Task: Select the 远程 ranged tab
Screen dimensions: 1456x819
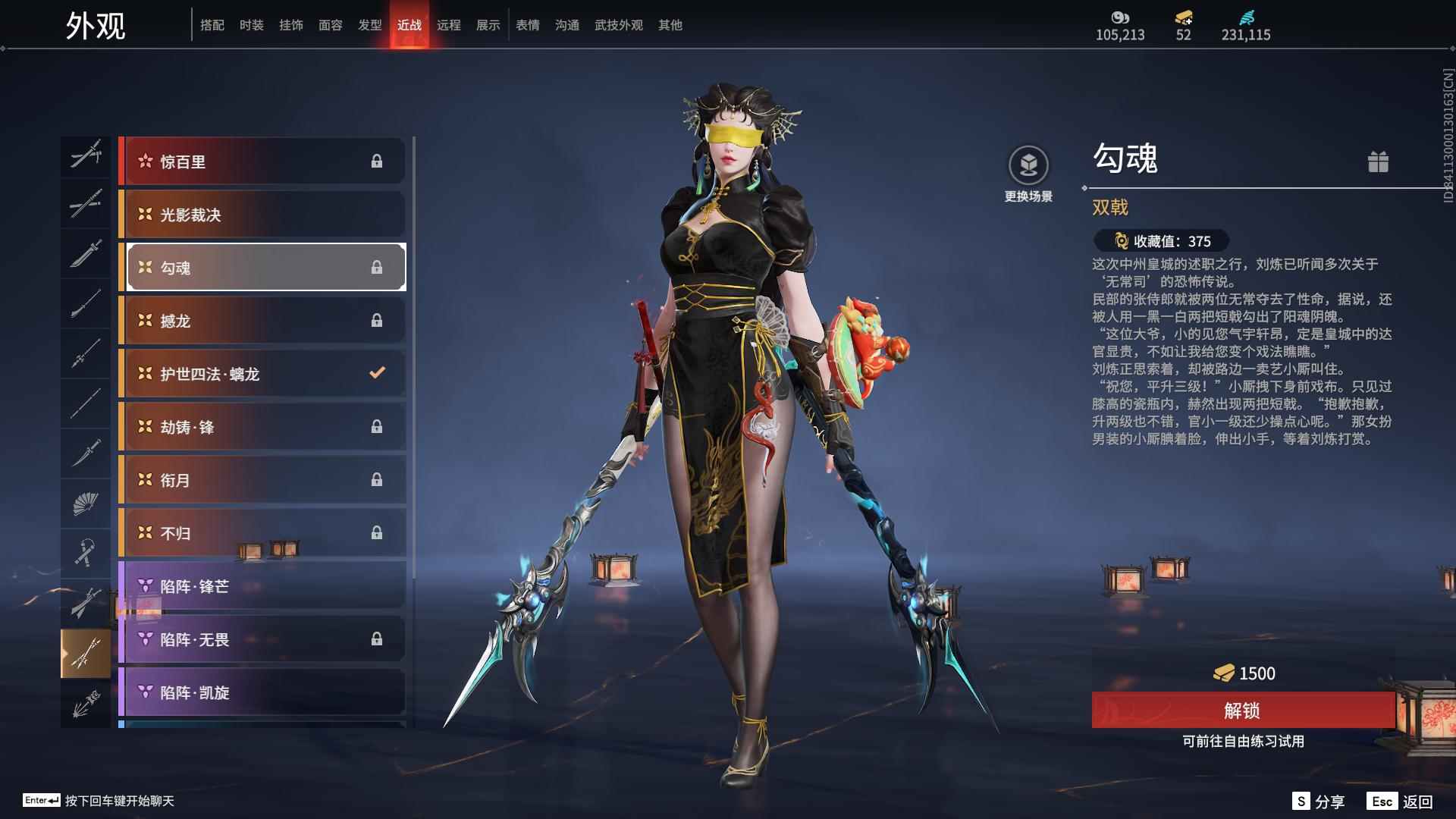Action: [448, 25]
